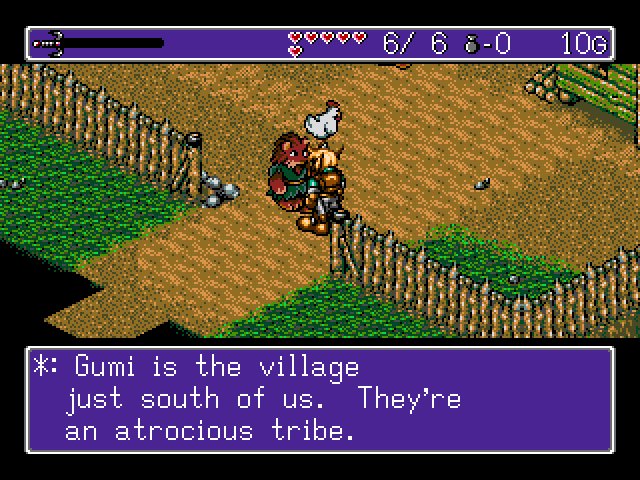
Task: Click the sword icon on the charge gauge
Action: point(48,43)
